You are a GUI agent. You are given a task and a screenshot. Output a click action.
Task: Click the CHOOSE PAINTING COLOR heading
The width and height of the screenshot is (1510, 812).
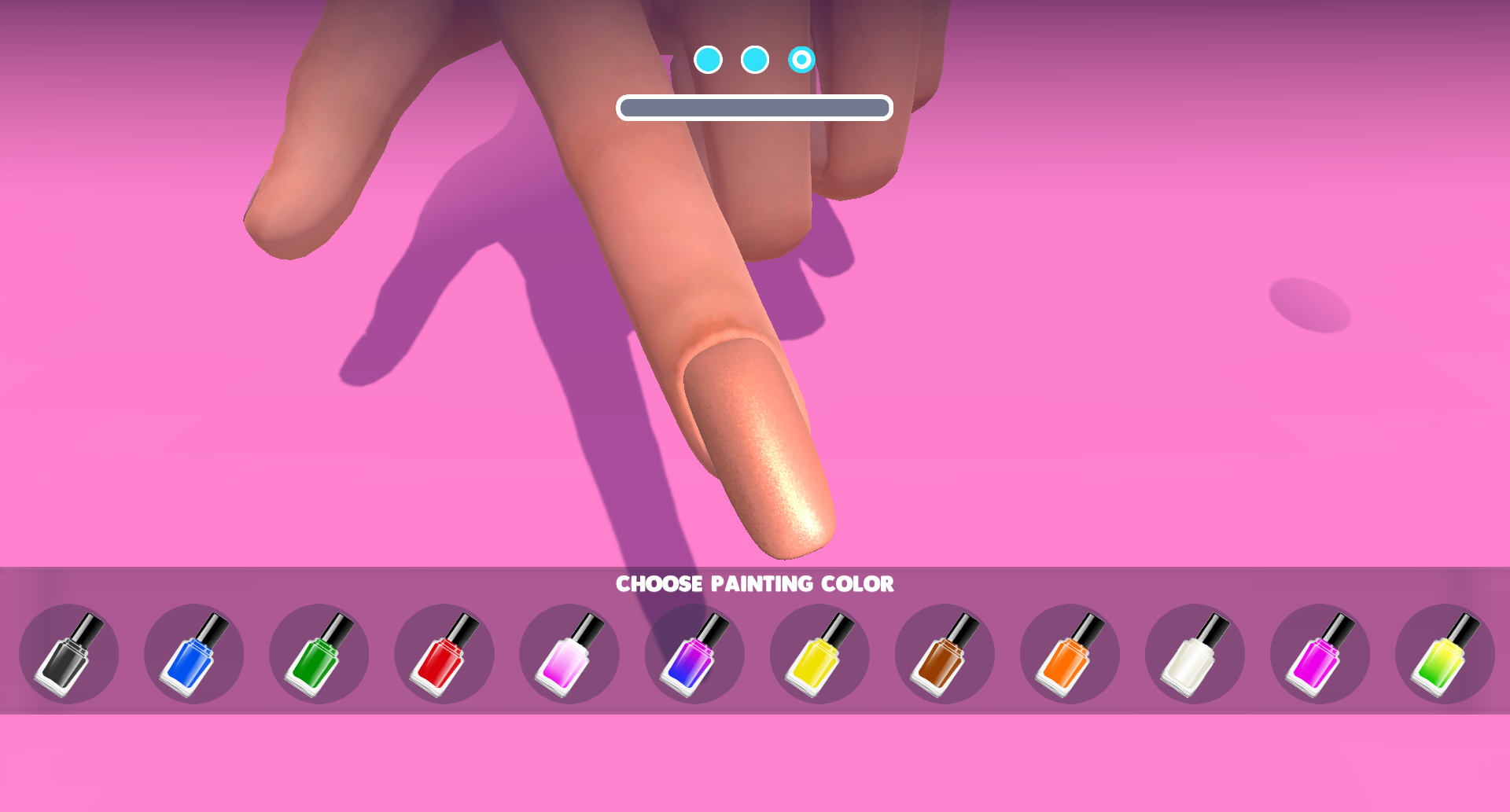coord(755,583)
